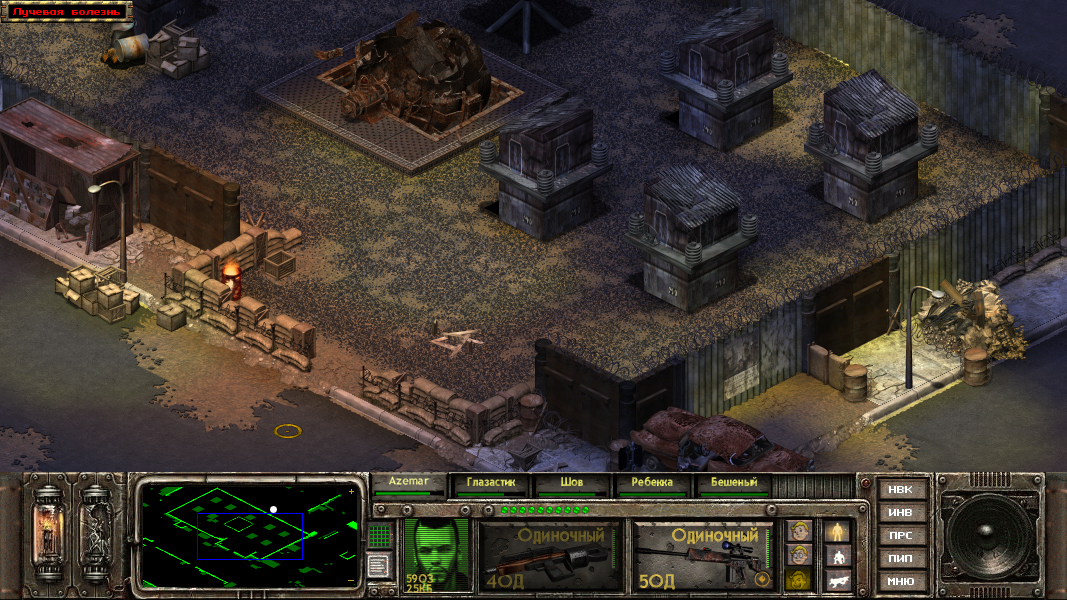Select the left-hand rifle weapon slot
The width and height of the screenshot is (1067, 600).
click(x=548, y=556)
